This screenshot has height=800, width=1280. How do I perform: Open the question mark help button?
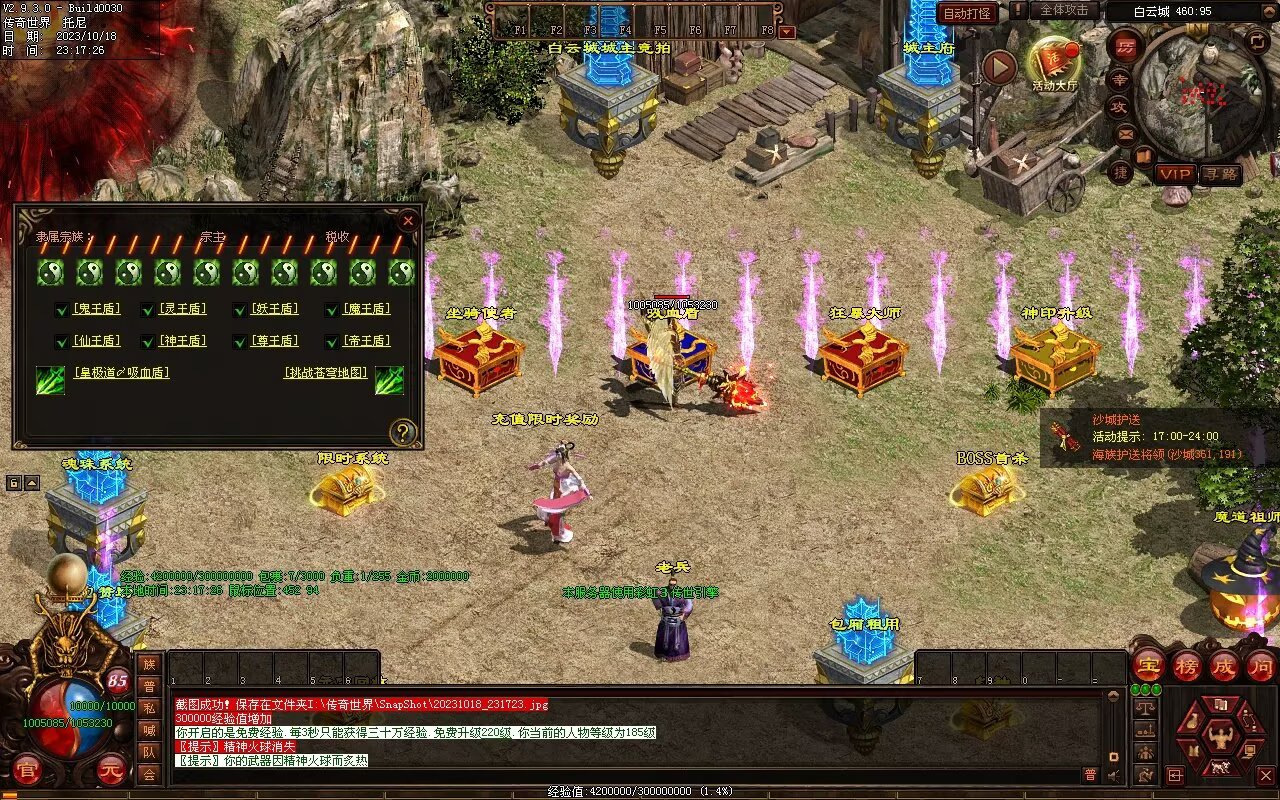[402, 432]
